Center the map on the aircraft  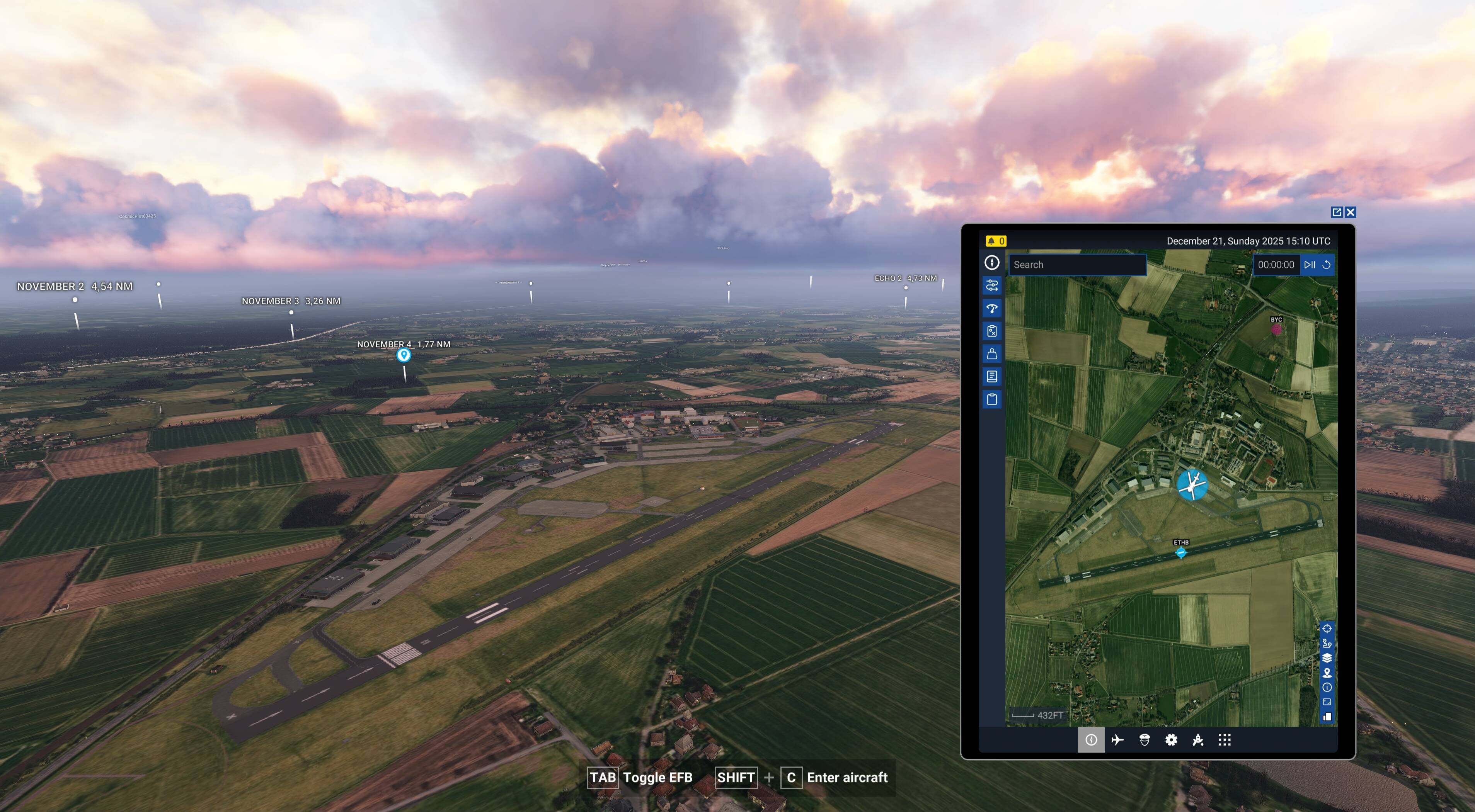1328,629
